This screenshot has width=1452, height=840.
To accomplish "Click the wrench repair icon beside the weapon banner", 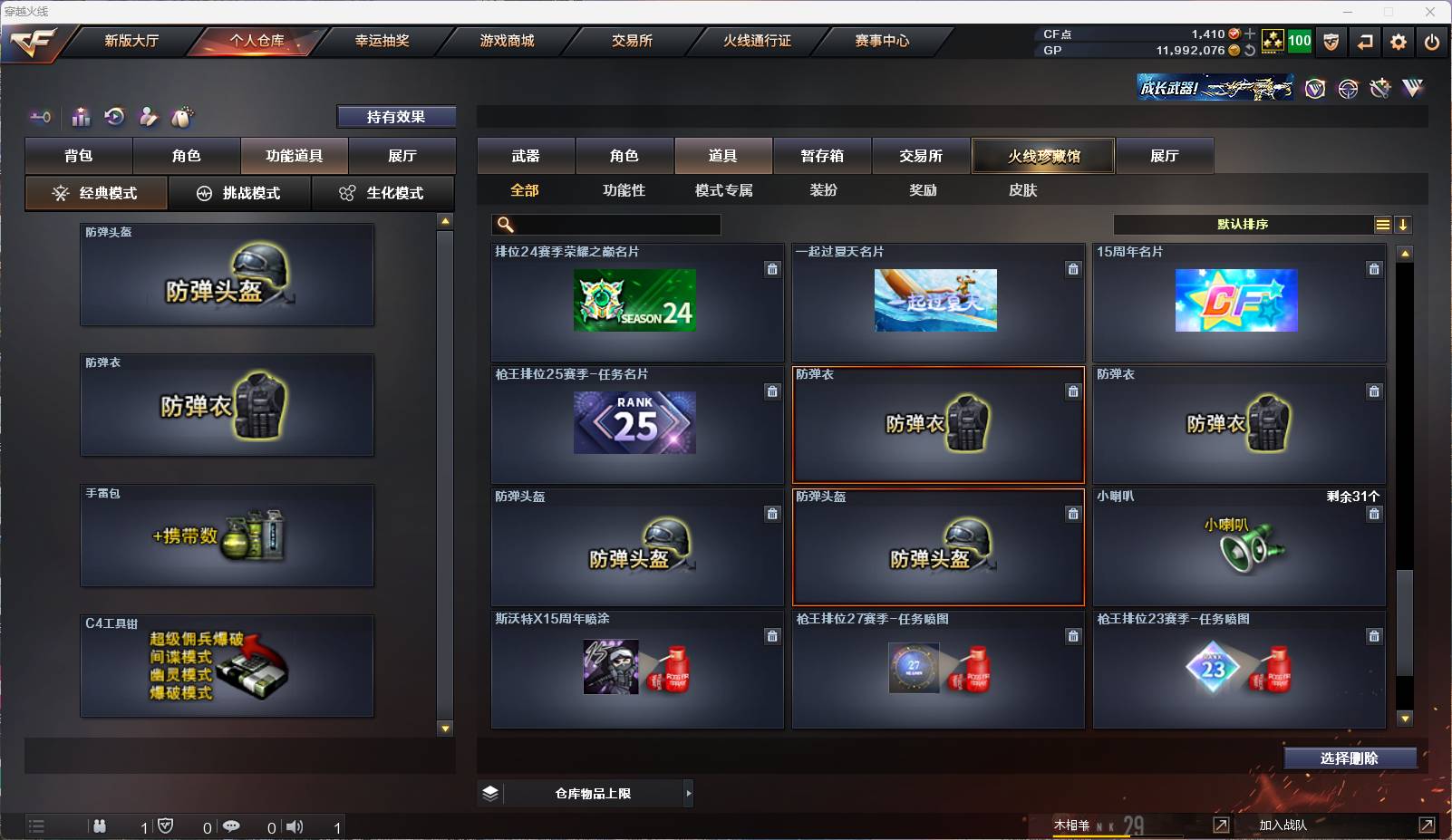I will (x=1380, y=88).
